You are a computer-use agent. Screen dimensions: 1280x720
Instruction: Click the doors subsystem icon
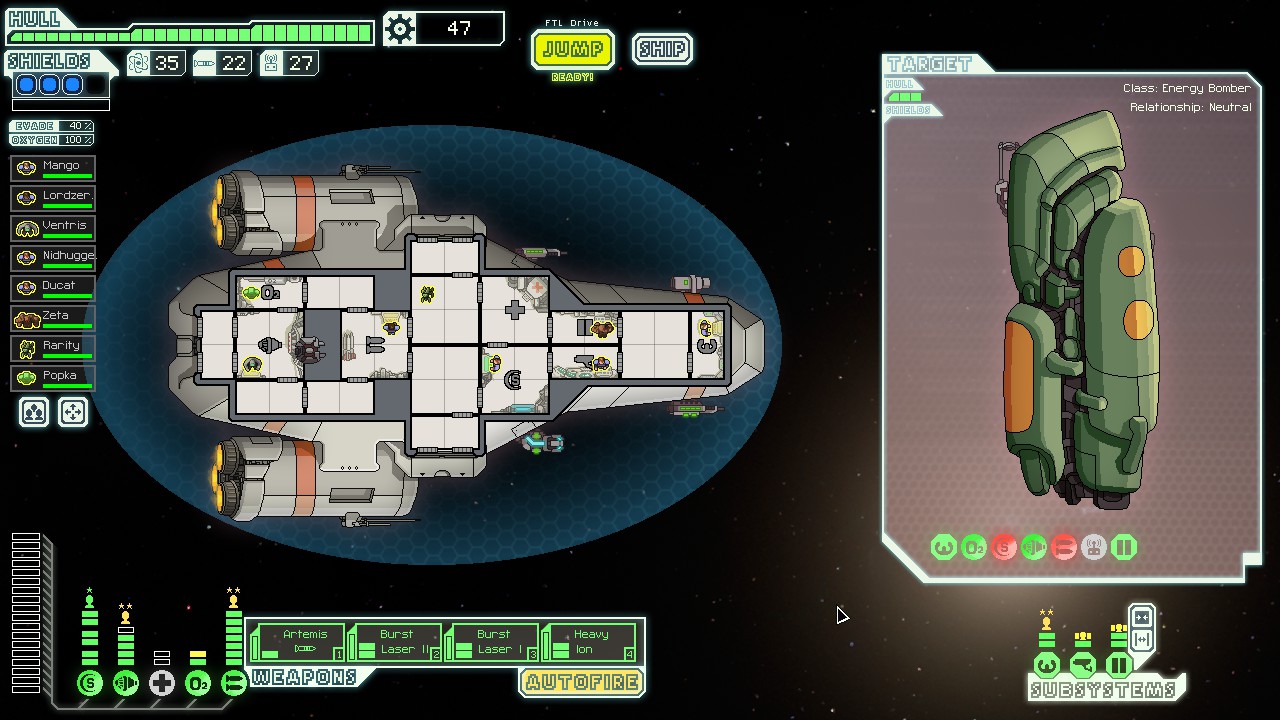pyautogui.click(x=1119, y=665)
